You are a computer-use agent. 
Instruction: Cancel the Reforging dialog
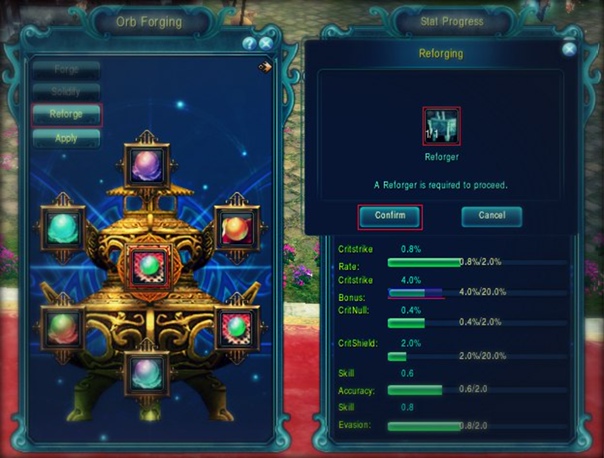coord(491,216)
